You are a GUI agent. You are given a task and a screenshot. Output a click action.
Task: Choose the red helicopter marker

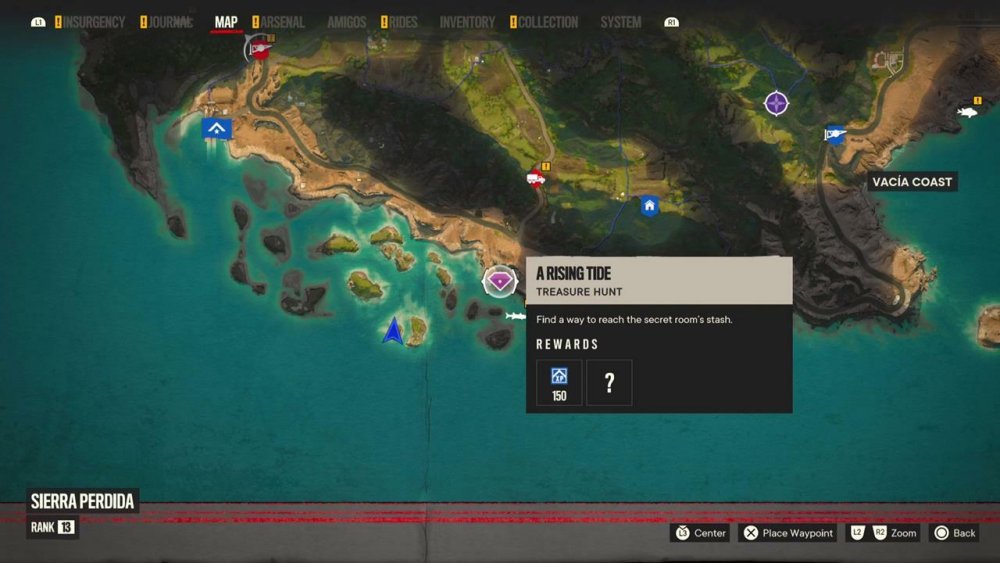click(261, 48)
